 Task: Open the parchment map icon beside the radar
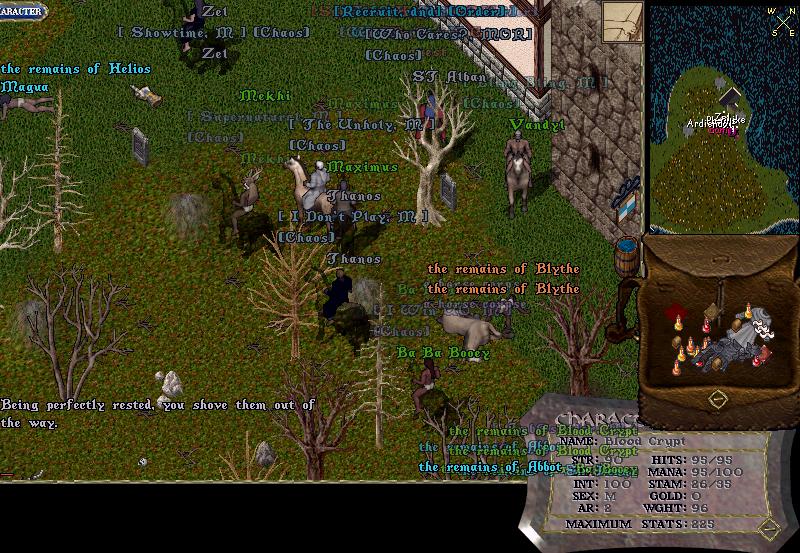622,22
